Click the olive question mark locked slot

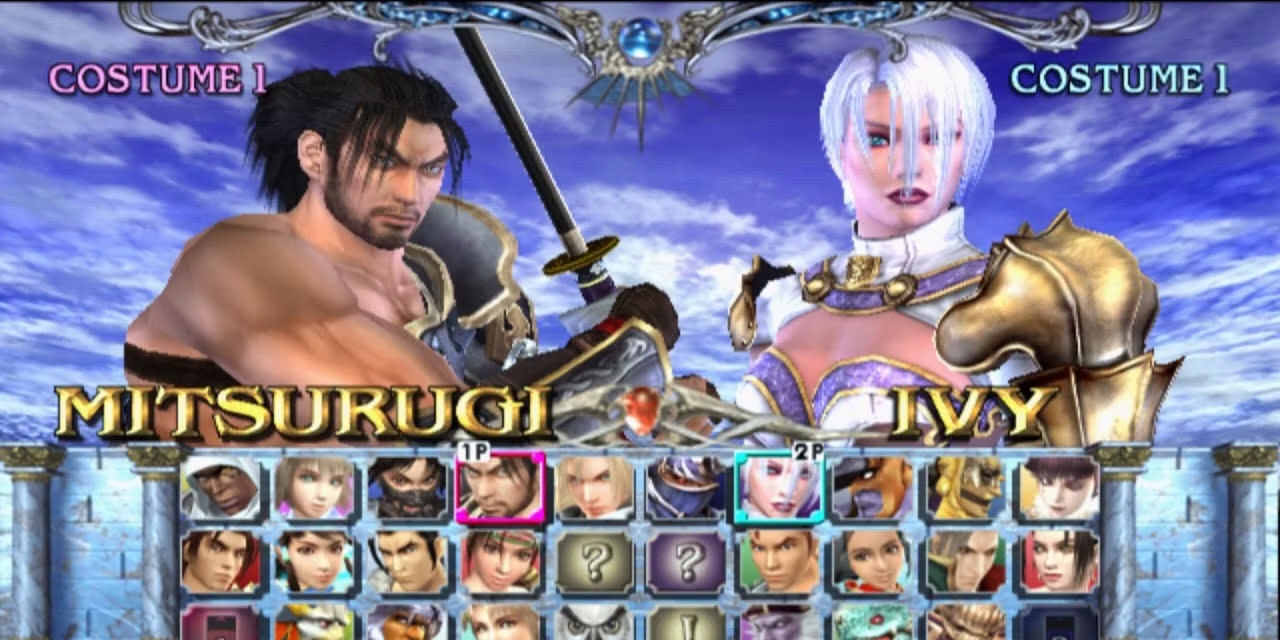594,562
